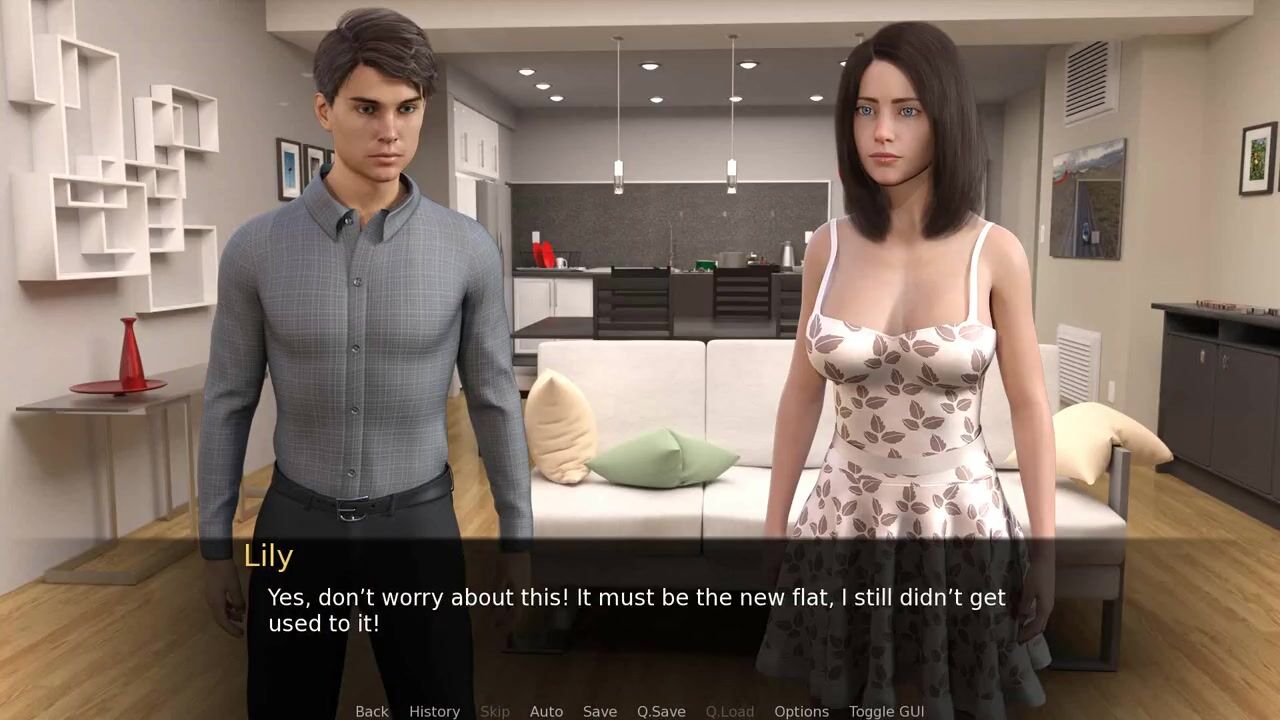Hide the interface with Toggle GUI
The height and width of the screenshot is (720, 1280).
click(x=886, y=711)
